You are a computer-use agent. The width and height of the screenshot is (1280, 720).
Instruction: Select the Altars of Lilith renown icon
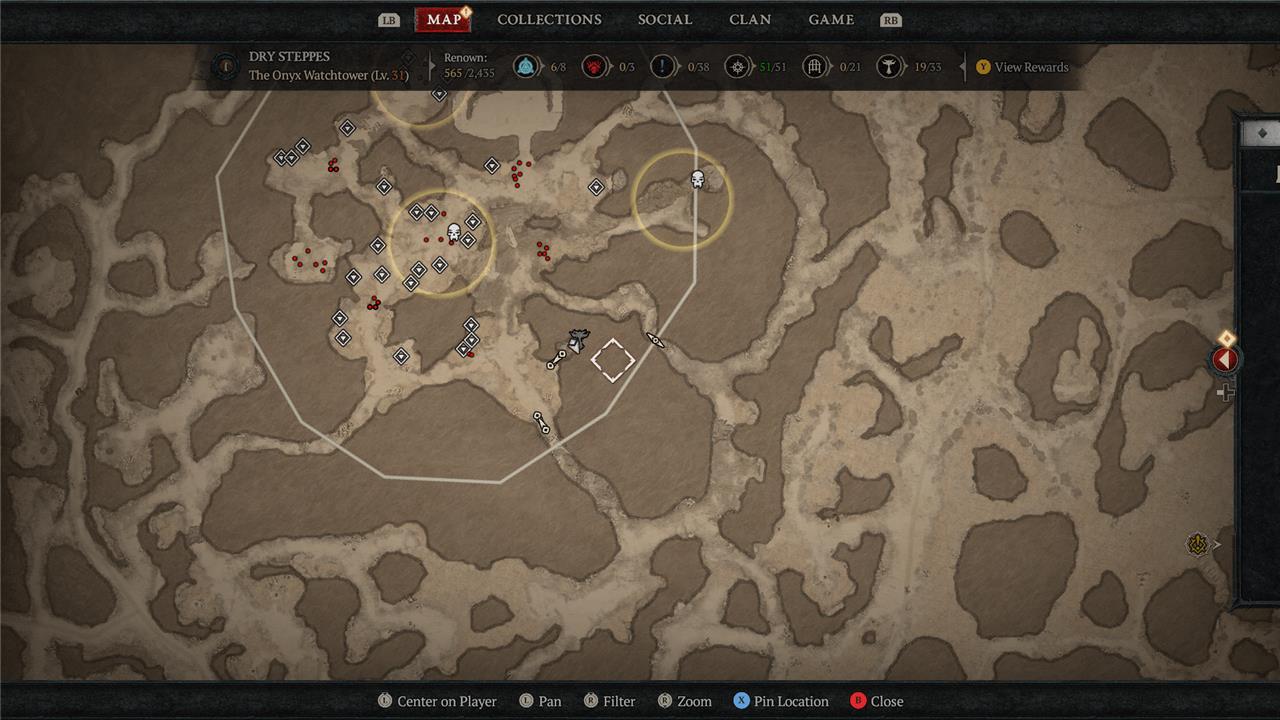887,67
